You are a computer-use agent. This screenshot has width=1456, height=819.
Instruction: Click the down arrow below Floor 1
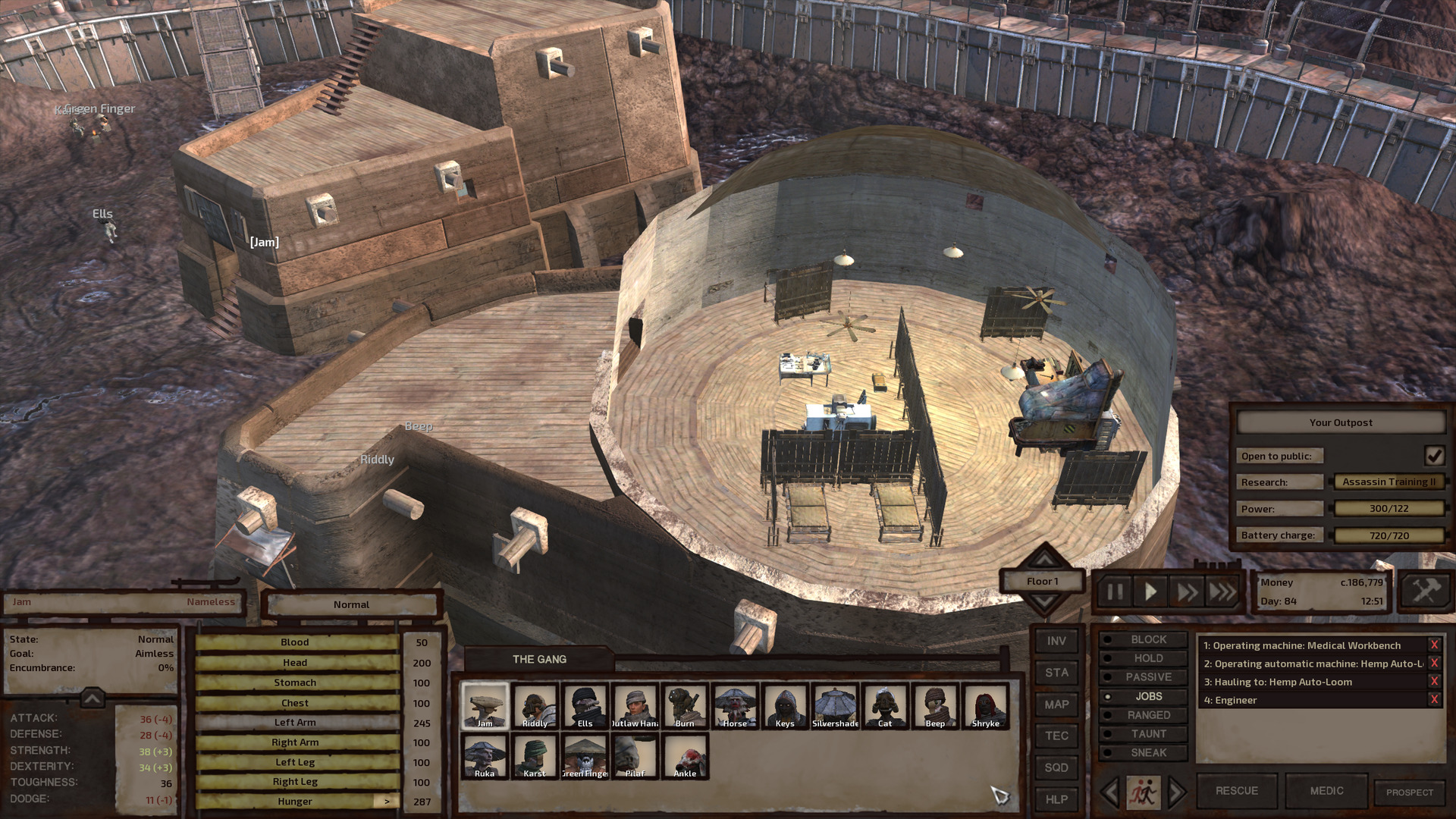click(1045, 600)
